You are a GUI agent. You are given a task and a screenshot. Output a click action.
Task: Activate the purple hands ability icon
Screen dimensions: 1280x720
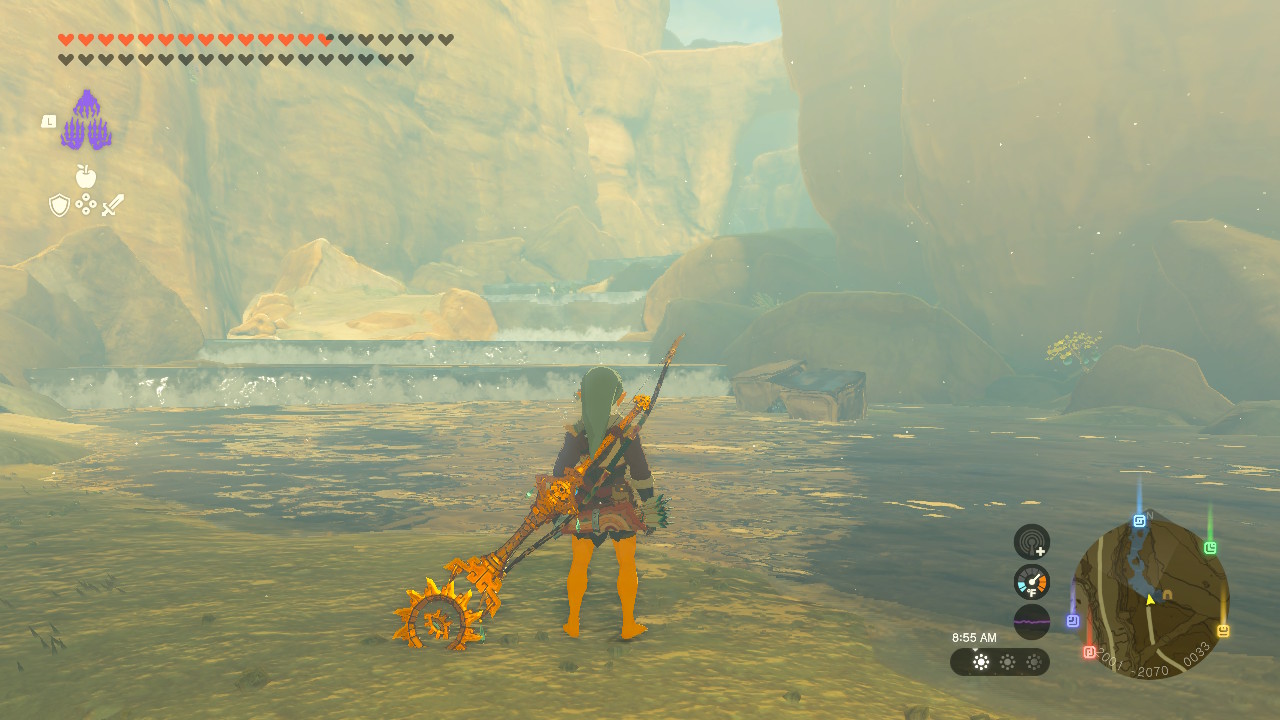(x=86, y=121)
